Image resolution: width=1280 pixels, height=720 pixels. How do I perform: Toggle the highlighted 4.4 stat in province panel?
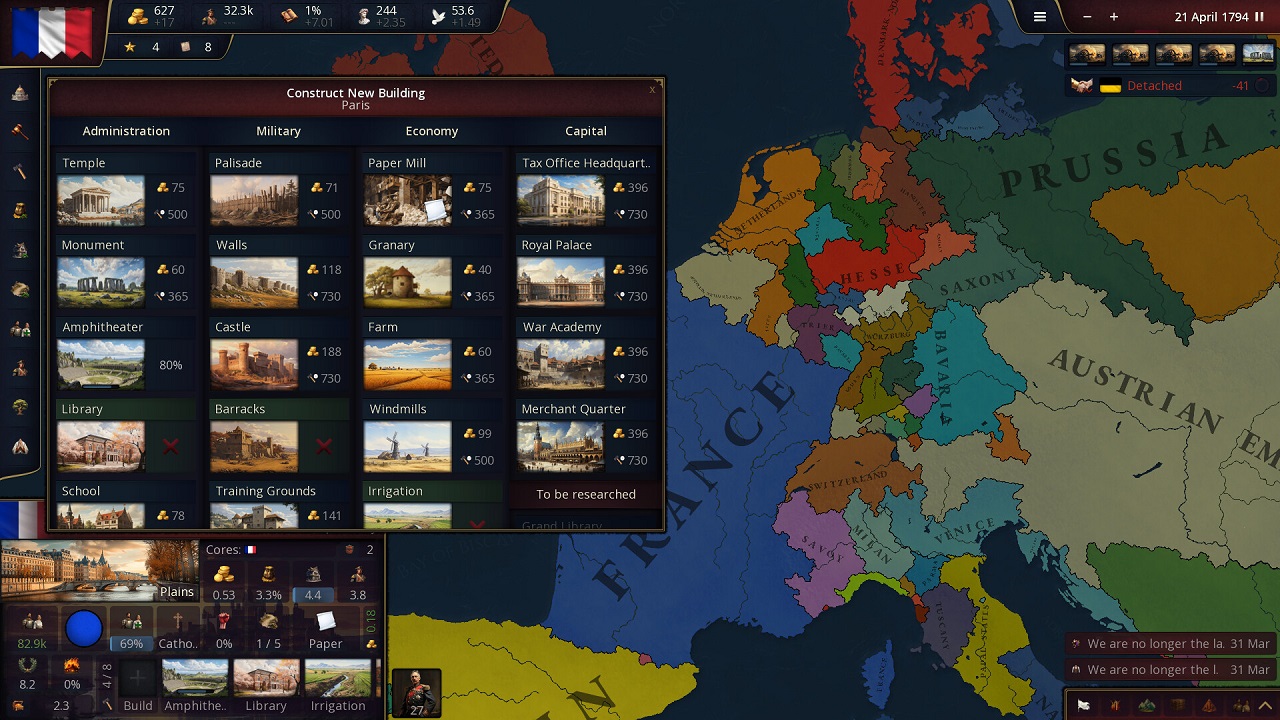tap(312, 595)
